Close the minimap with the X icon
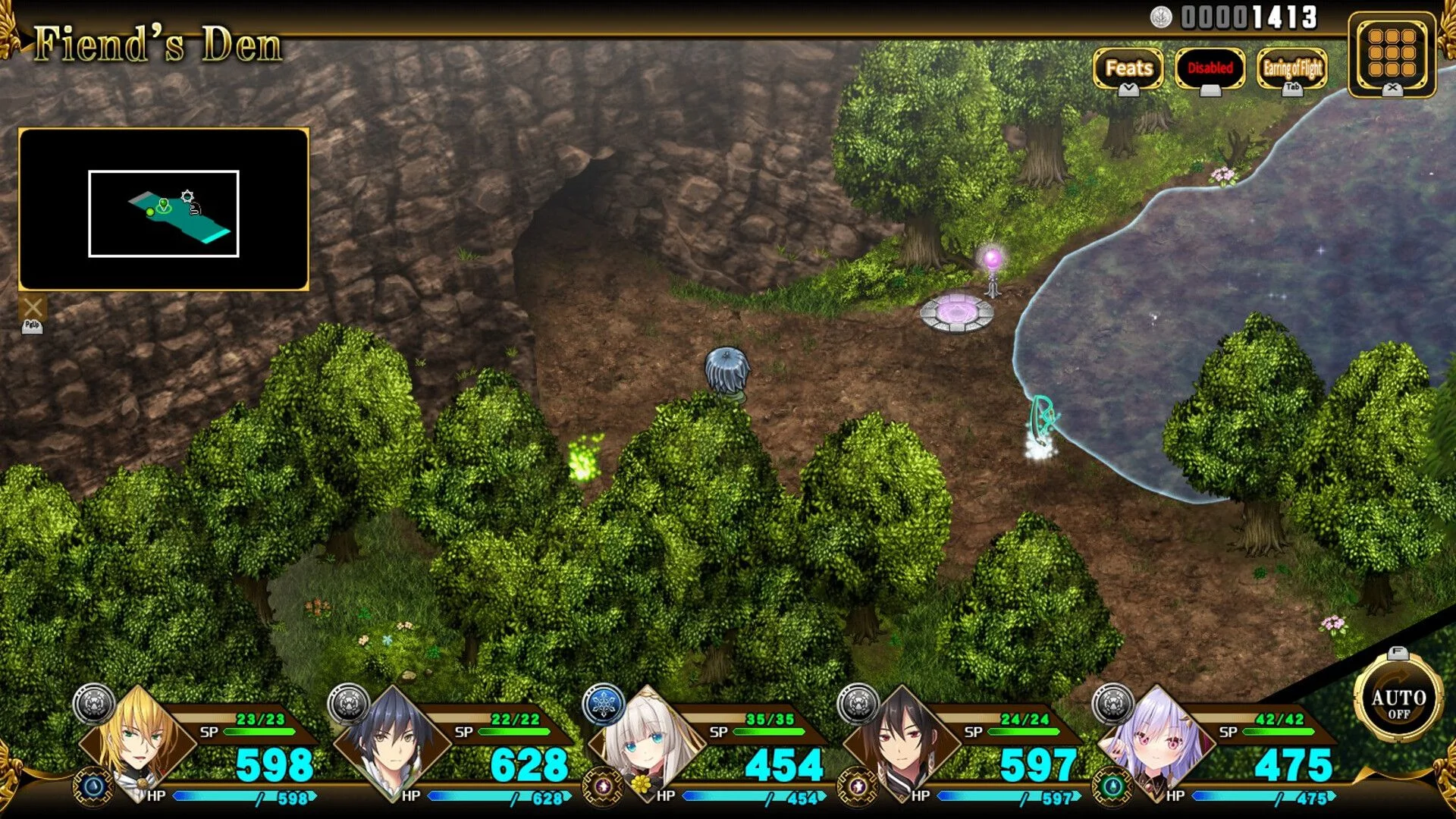 [x=33, y=308]
